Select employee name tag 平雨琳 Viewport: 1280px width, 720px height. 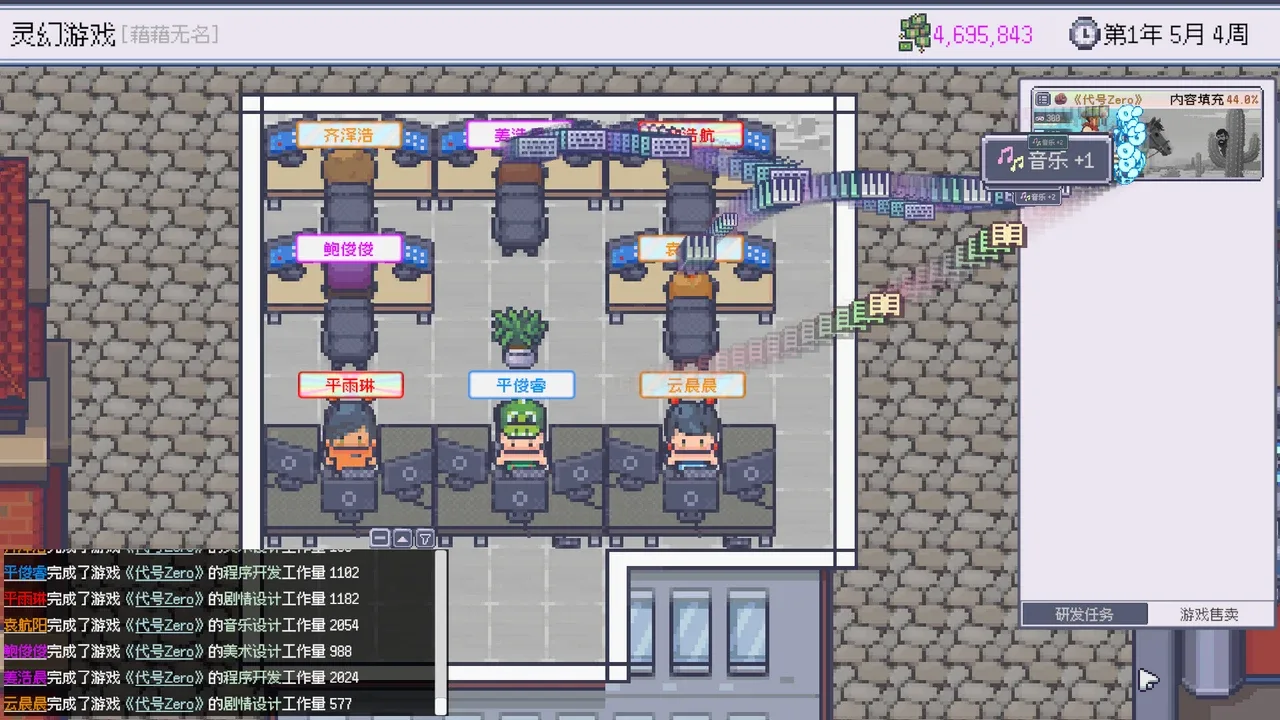[x=350, y=385]
